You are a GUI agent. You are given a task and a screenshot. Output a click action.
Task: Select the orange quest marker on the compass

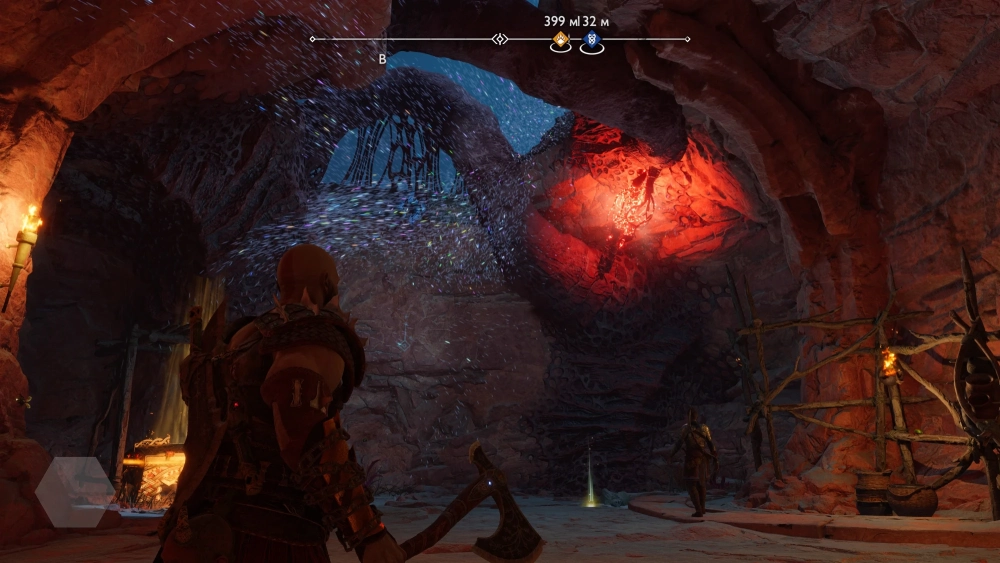[x=561, y=40]
